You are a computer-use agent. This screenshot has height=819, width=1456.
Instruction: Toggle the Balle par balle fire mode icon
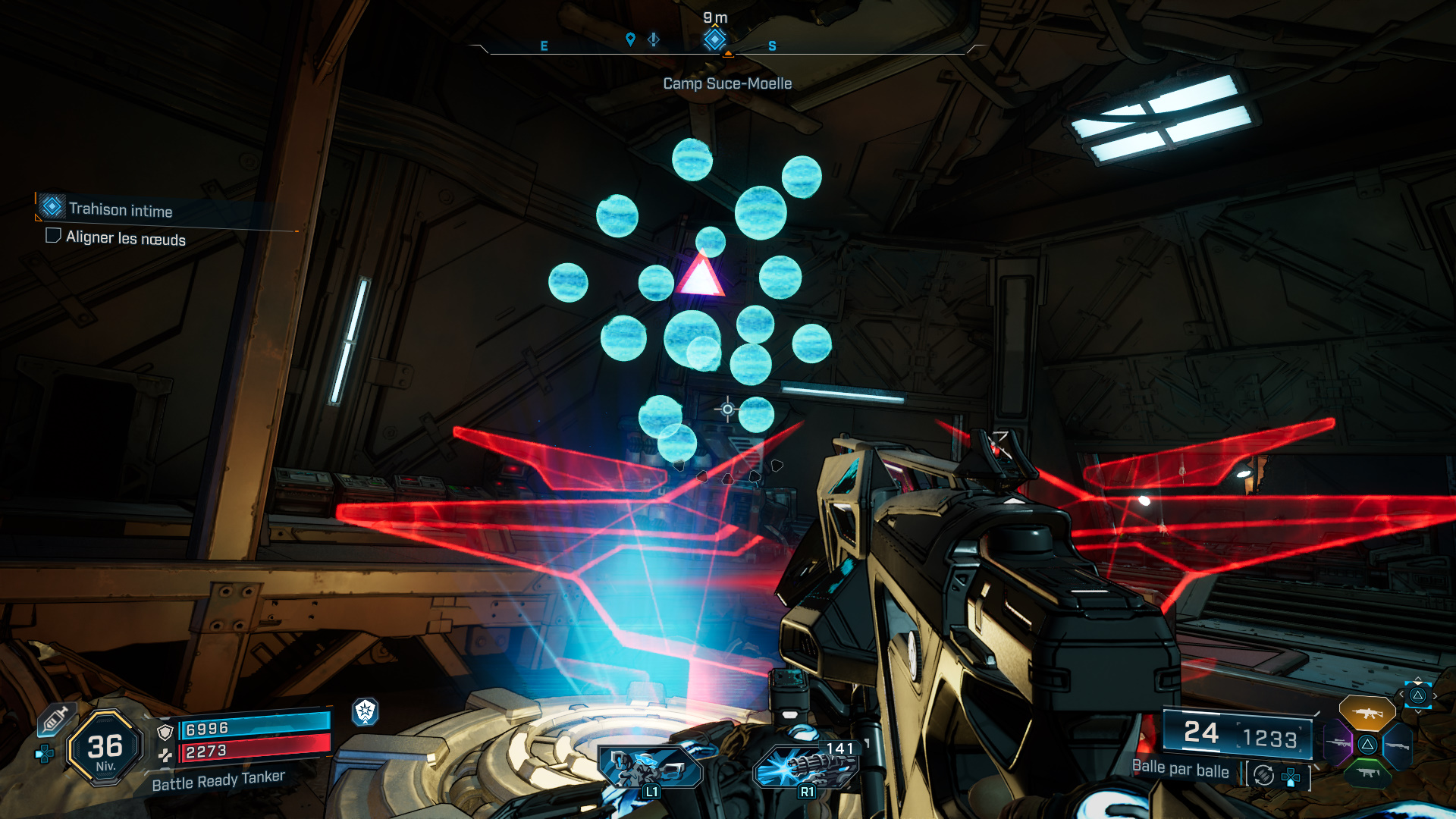(1263, 775)
